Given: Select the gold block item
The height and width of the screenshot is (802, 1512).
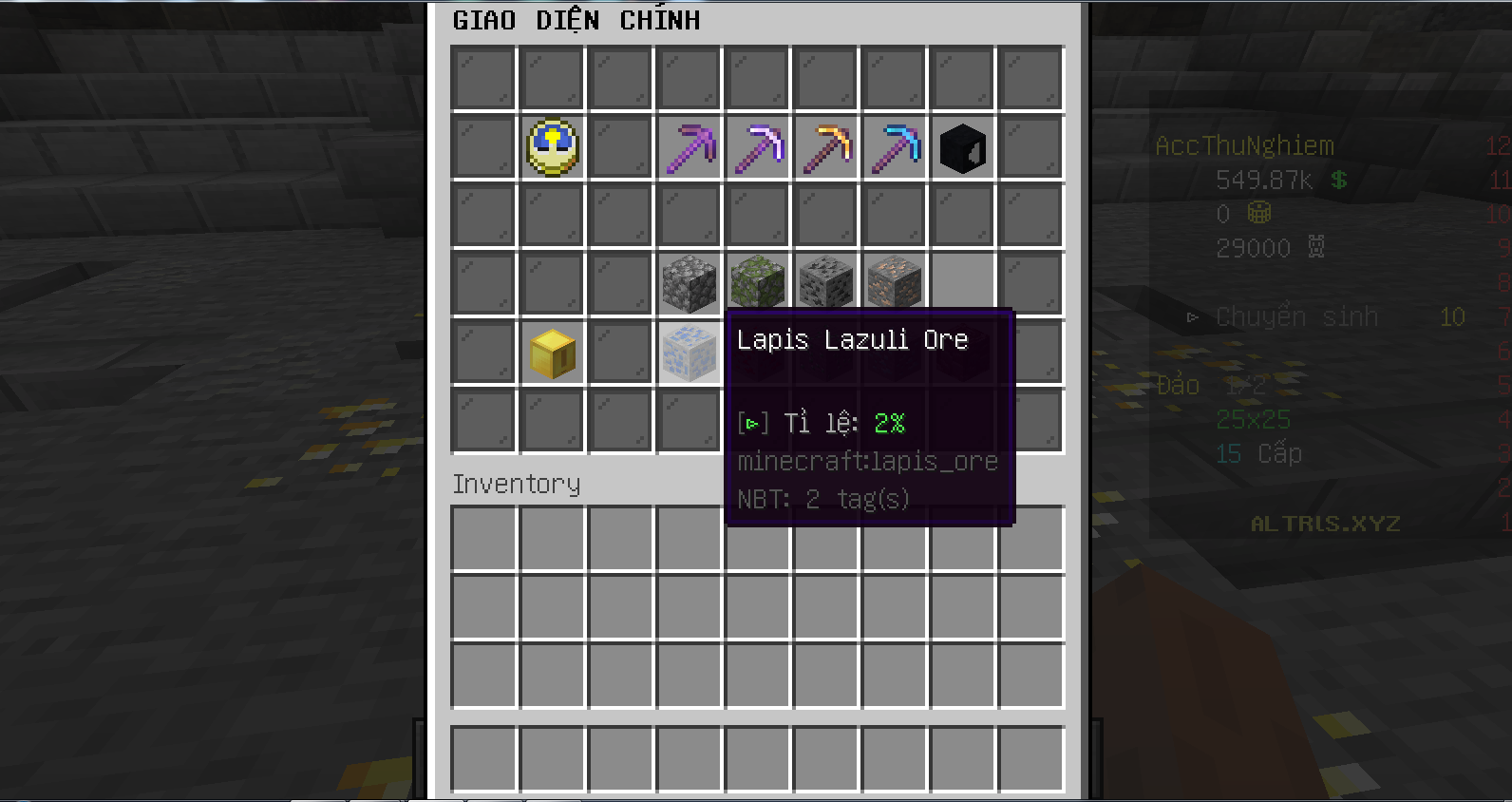Looking at the screenshot, I should 553,351.
